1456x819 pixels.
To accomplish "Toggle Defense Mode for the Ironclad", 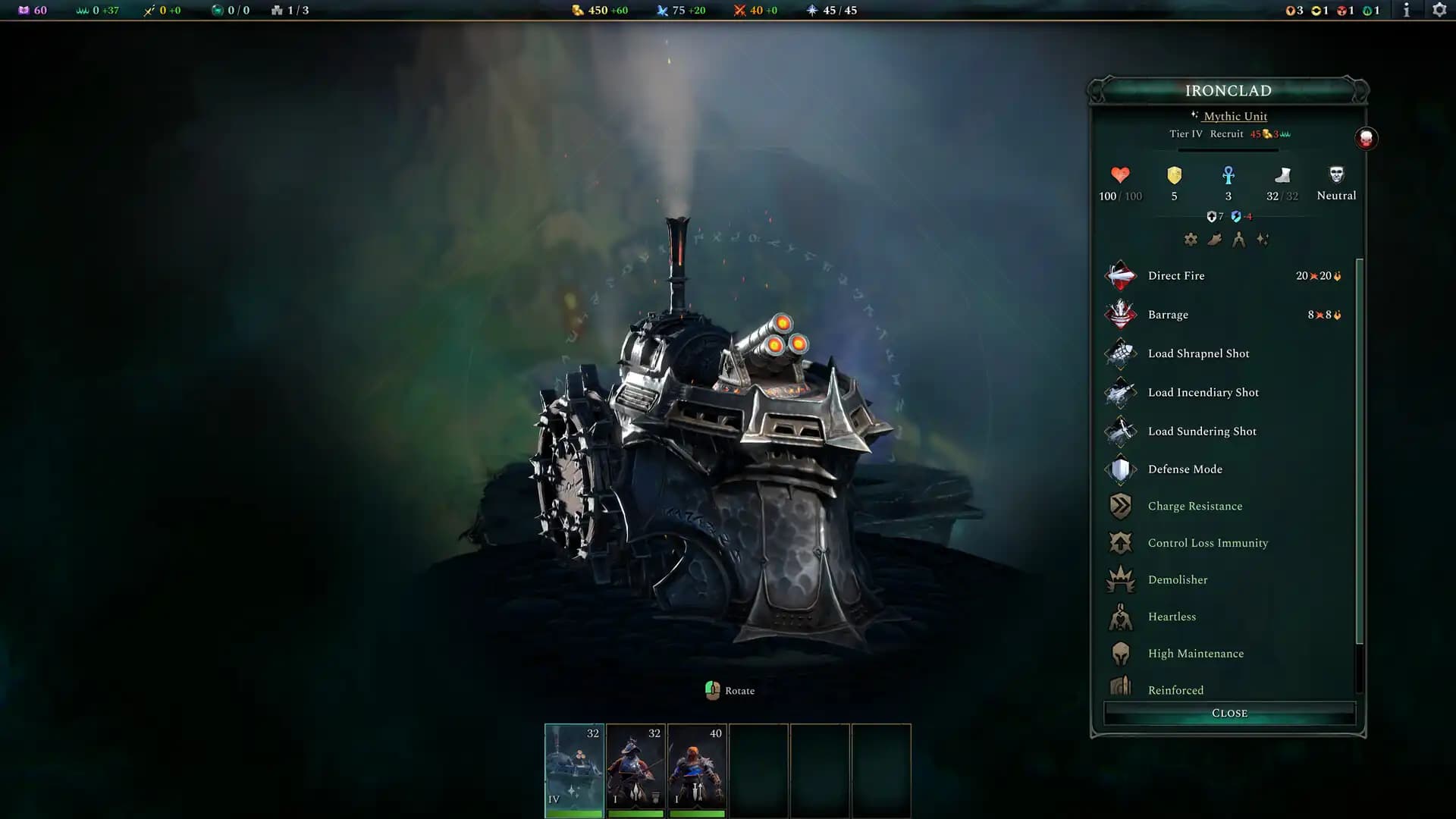I will click(1120, 469).
